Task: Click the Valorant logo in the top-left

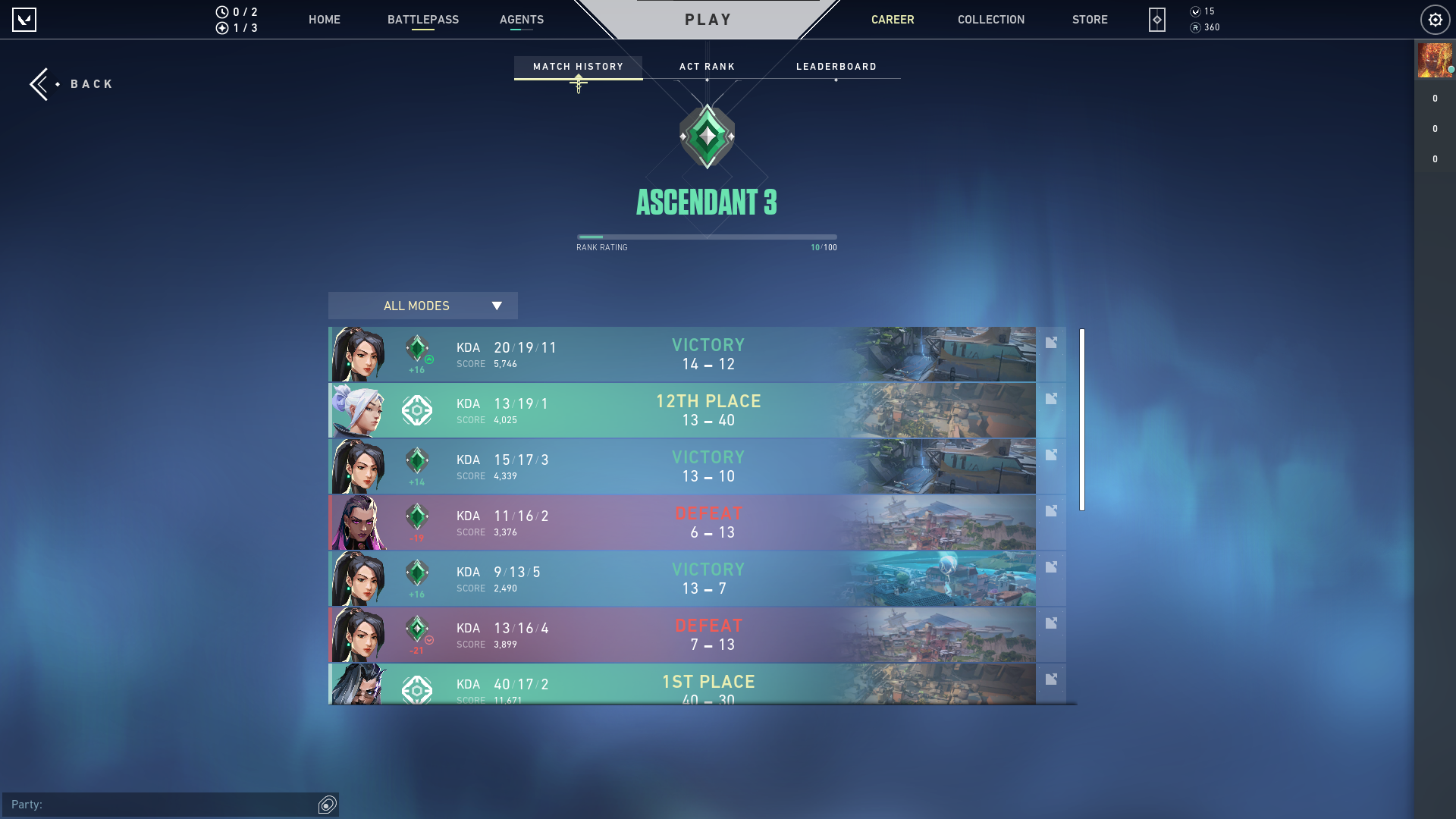Action: coord(25,20)
